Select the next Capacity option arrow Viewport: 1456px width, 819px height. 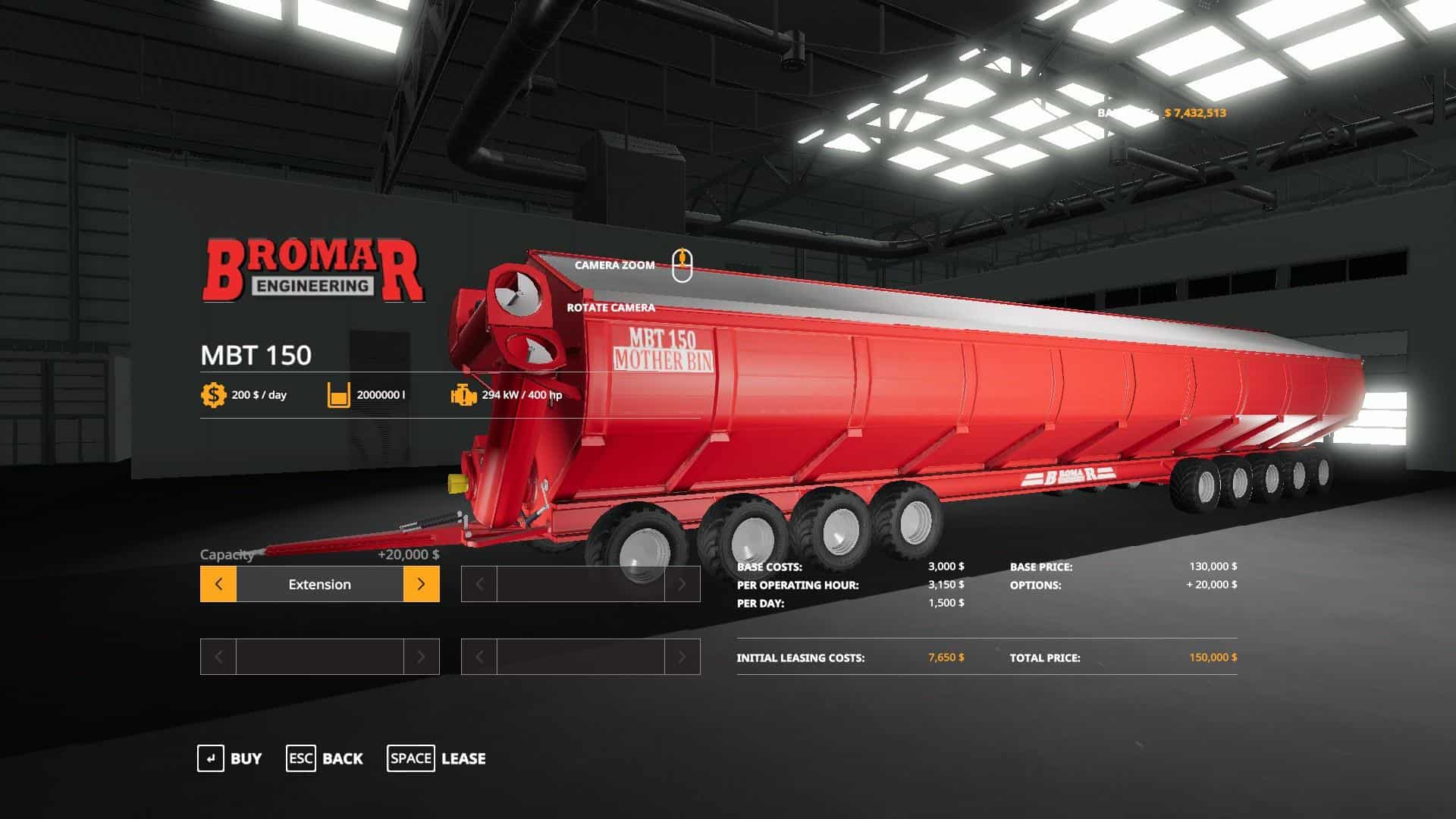(x=421, y=584)
